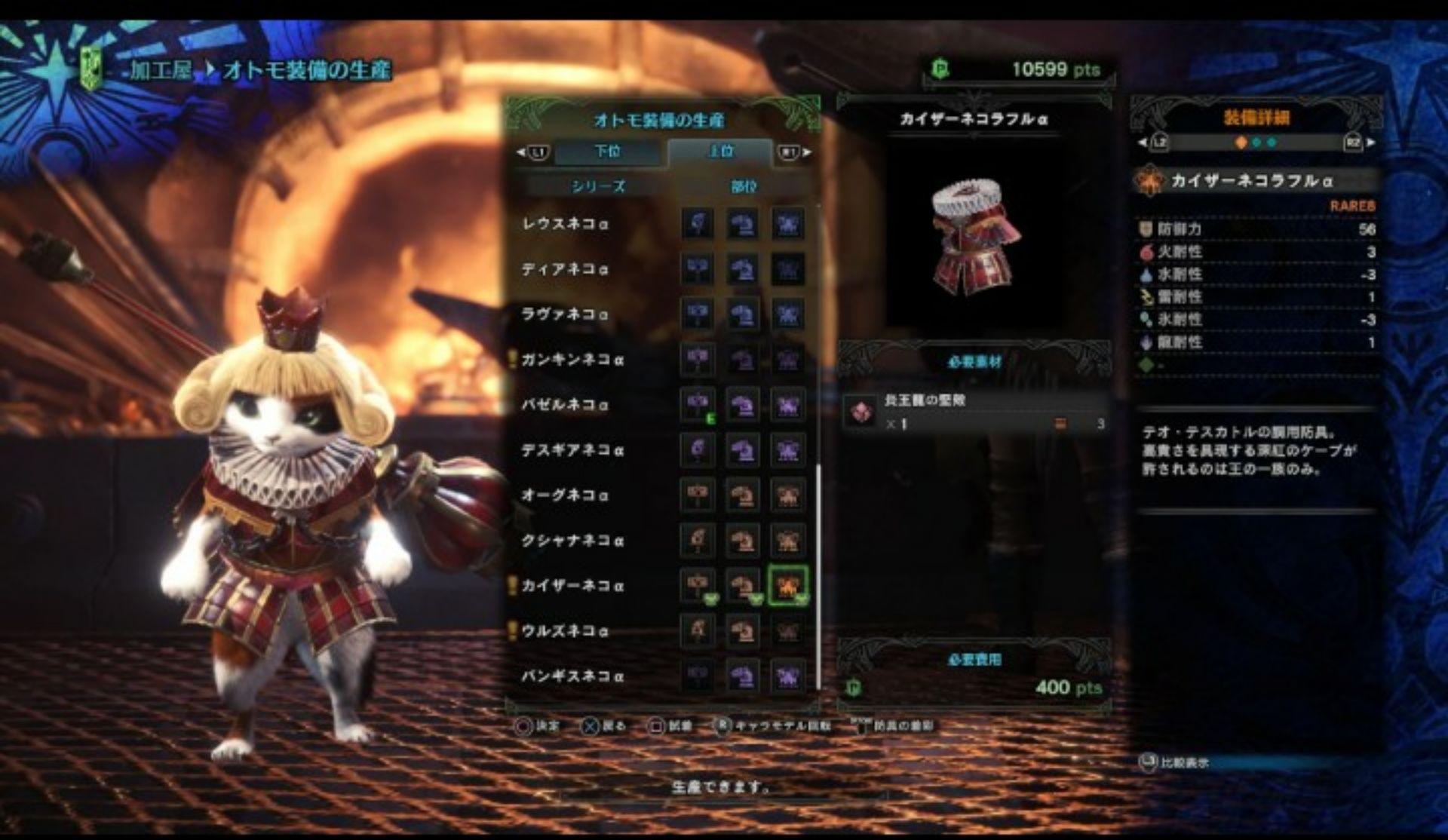Select the 上位 high rank tab
Screen dimensions: 1448x840
(720, 152)
